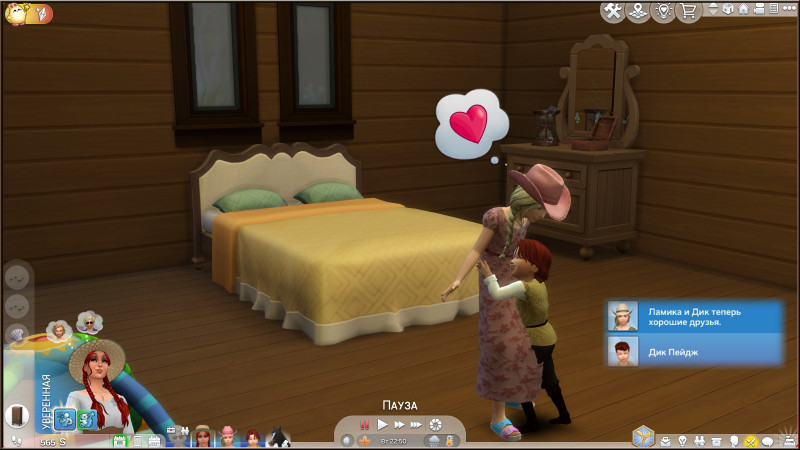Set game speed to double fast-forward

tap(398, 424)
